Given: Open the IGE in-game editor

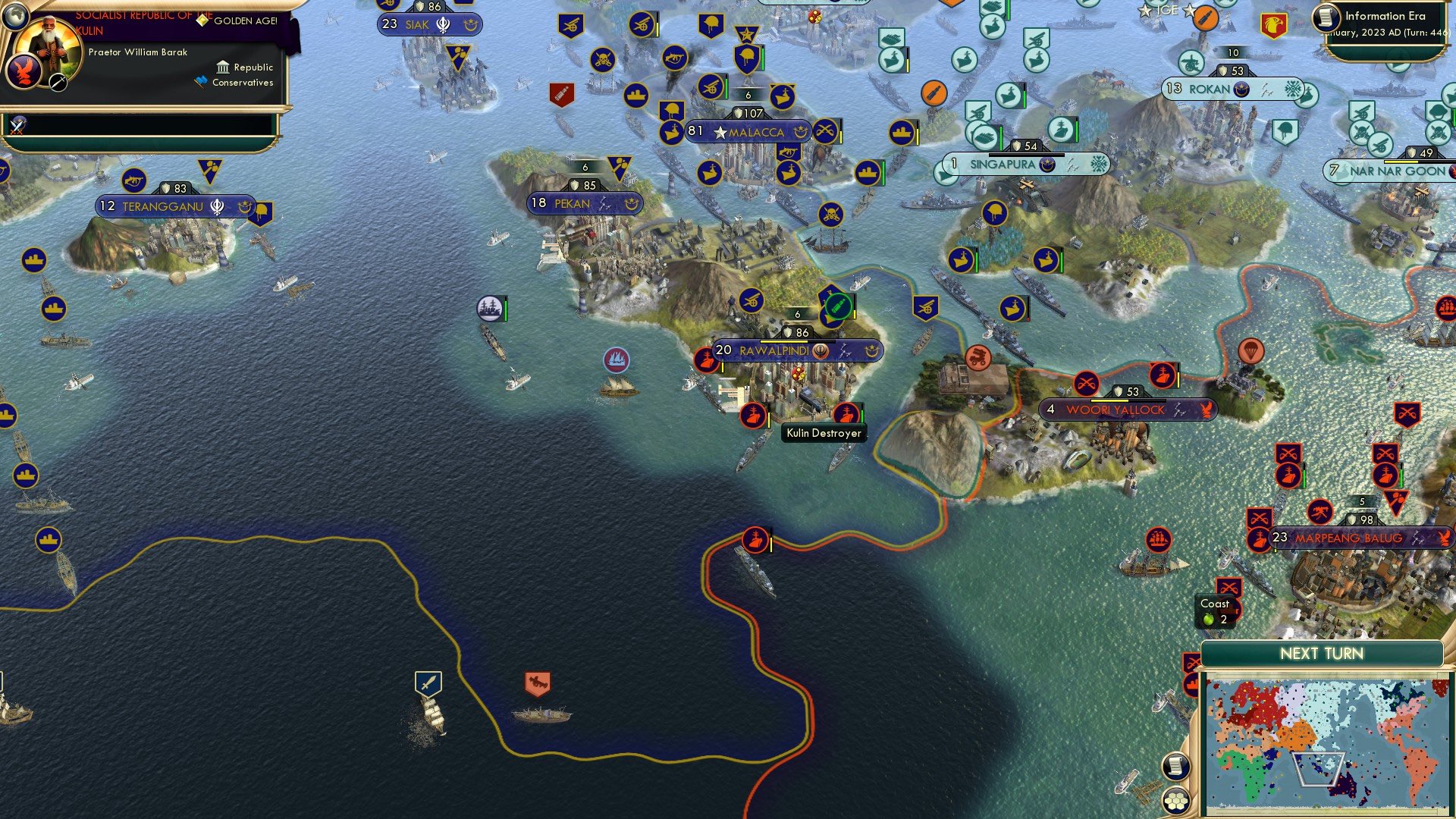Looking at the screenshot, I should point(1167,11).
